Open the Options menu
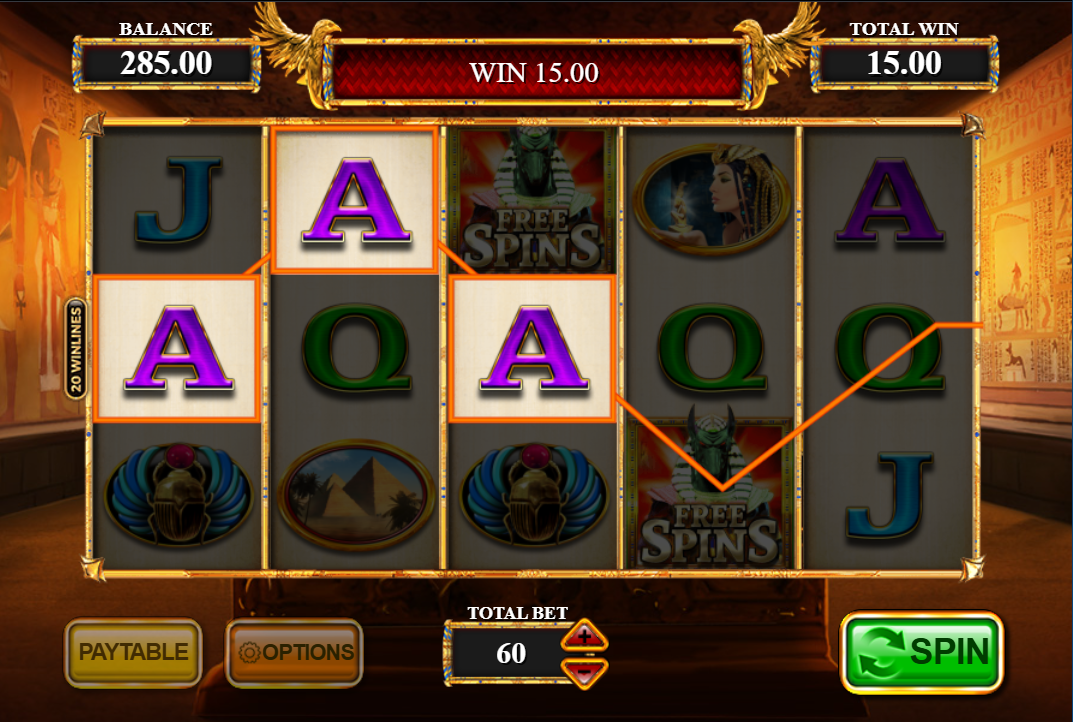Viewport: 1073px width, 722px height. 294,652
